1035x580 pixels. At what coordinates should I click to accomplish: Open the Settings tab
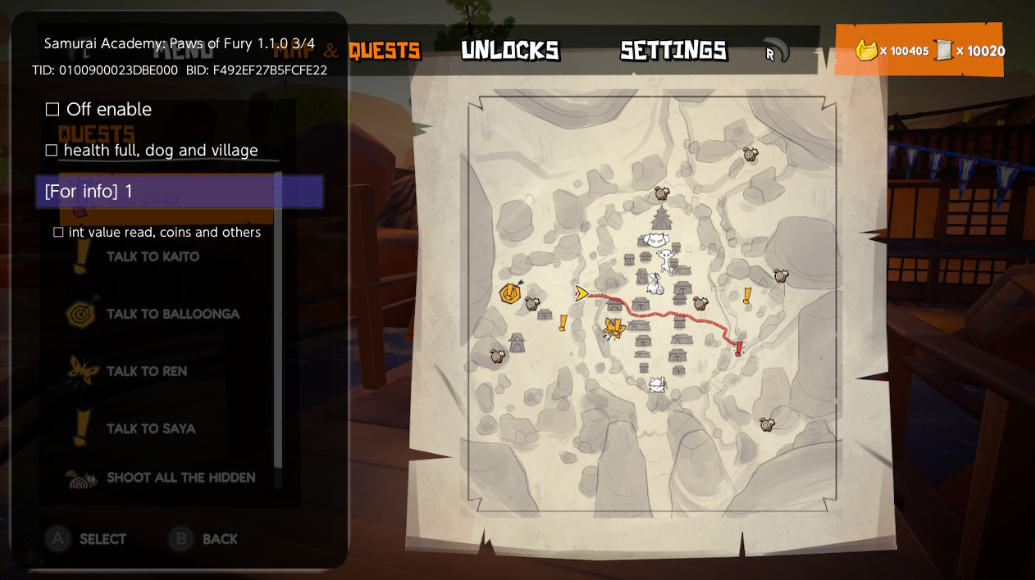pos(673,50)
